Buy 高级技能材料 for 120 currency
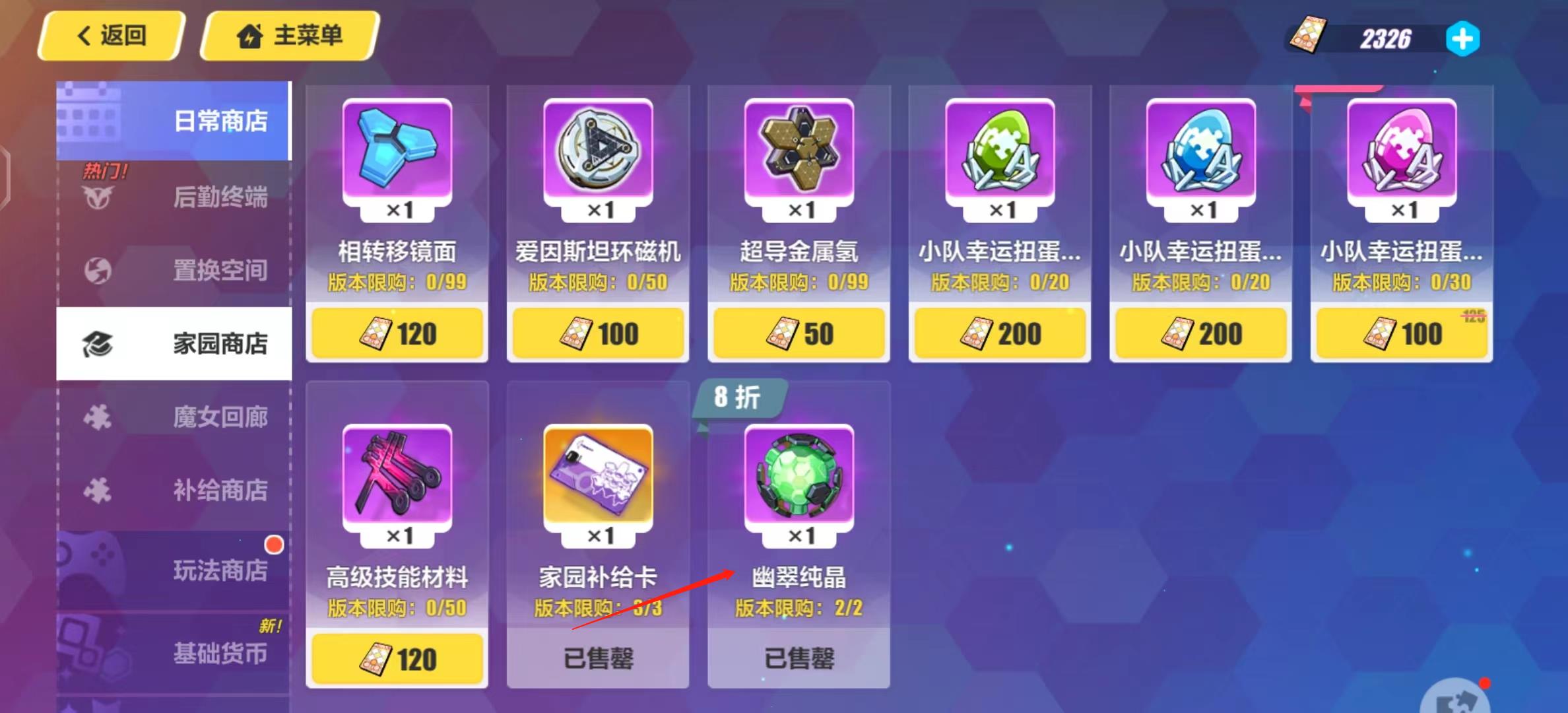The image size is (1568, 713). click(x=397, y=659)
